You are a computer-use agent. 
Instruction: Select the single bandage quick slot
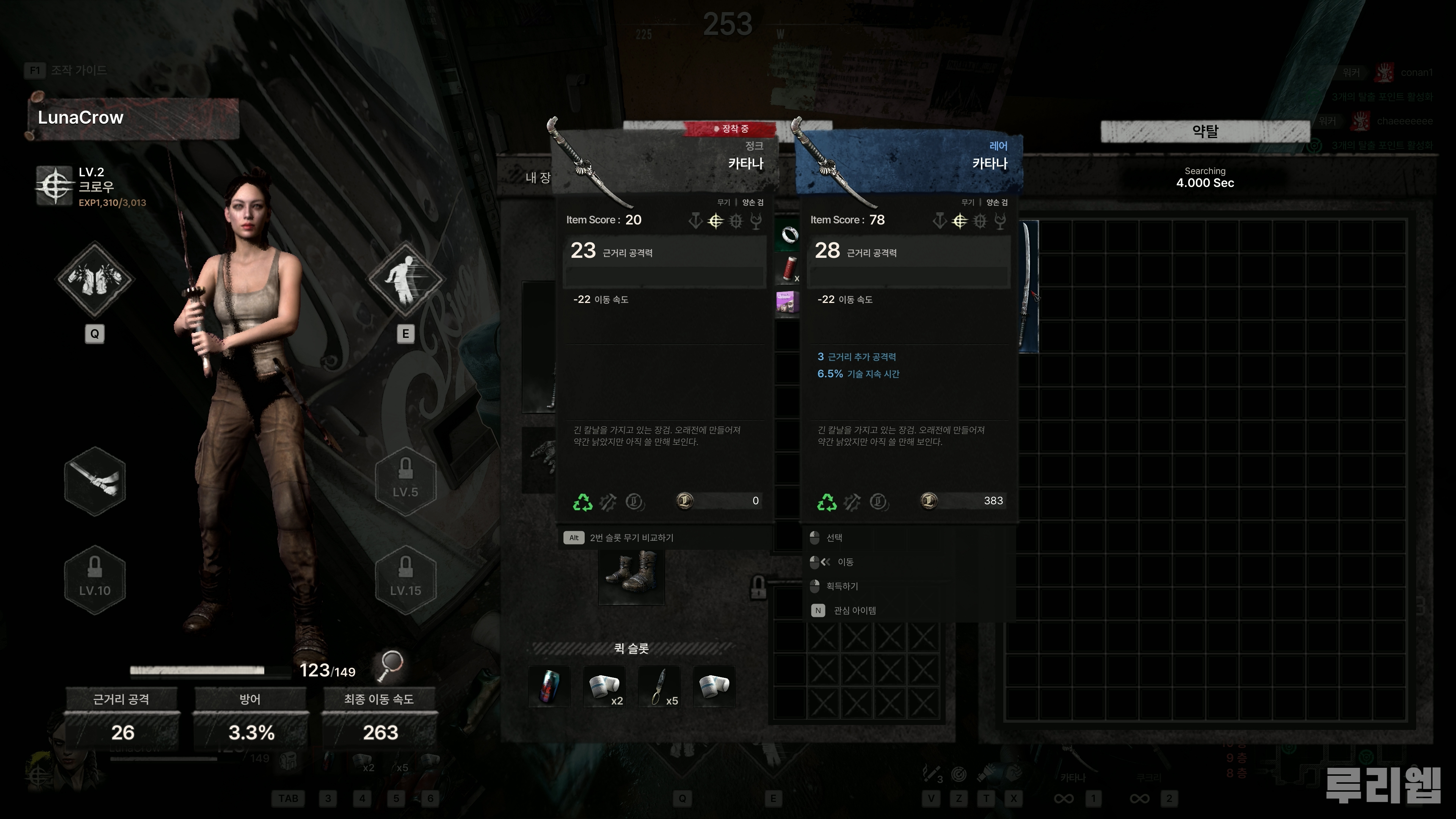coord(714,686)
